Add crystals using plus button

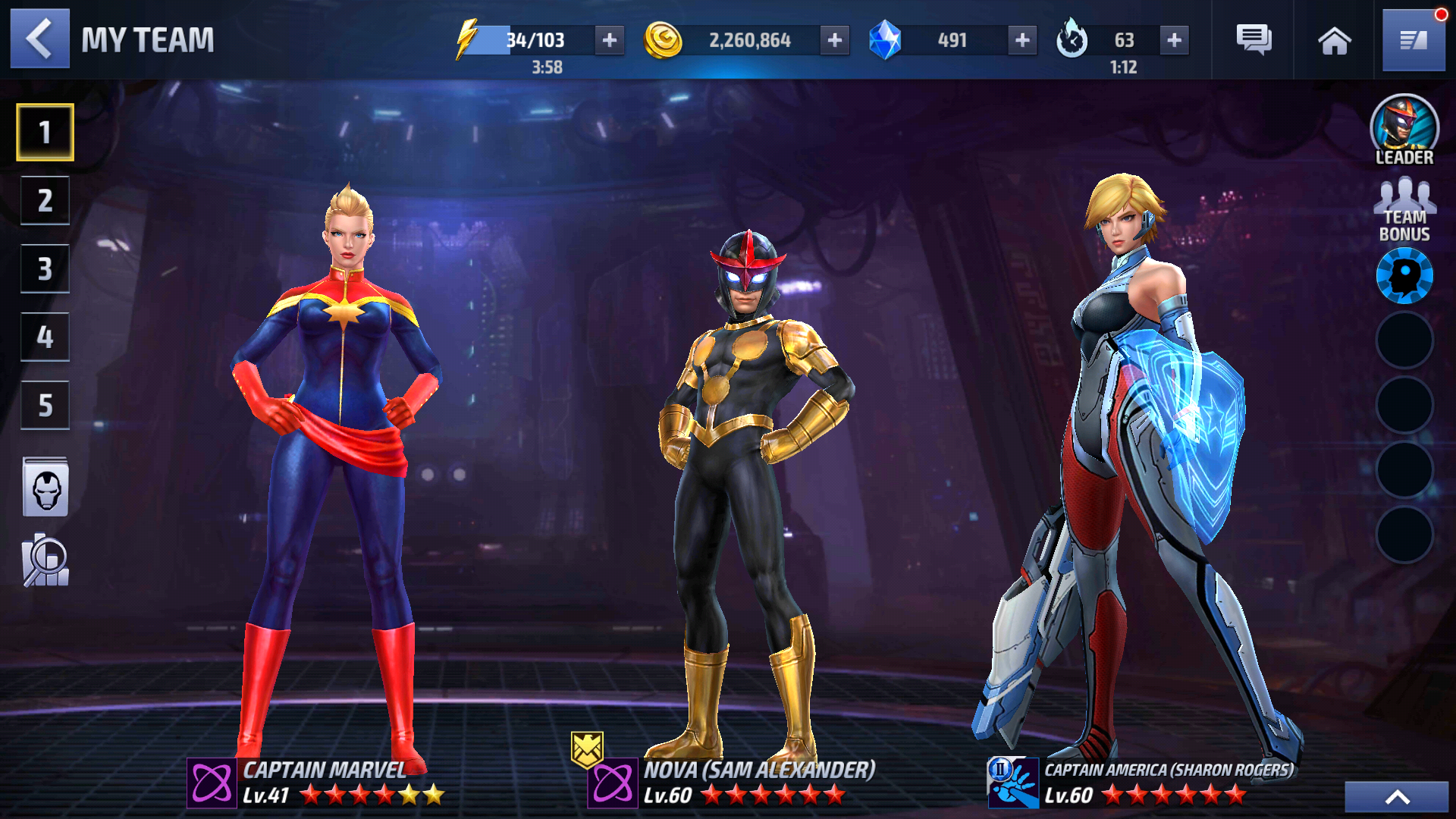pyautogui.click(x=1021, y=40)
